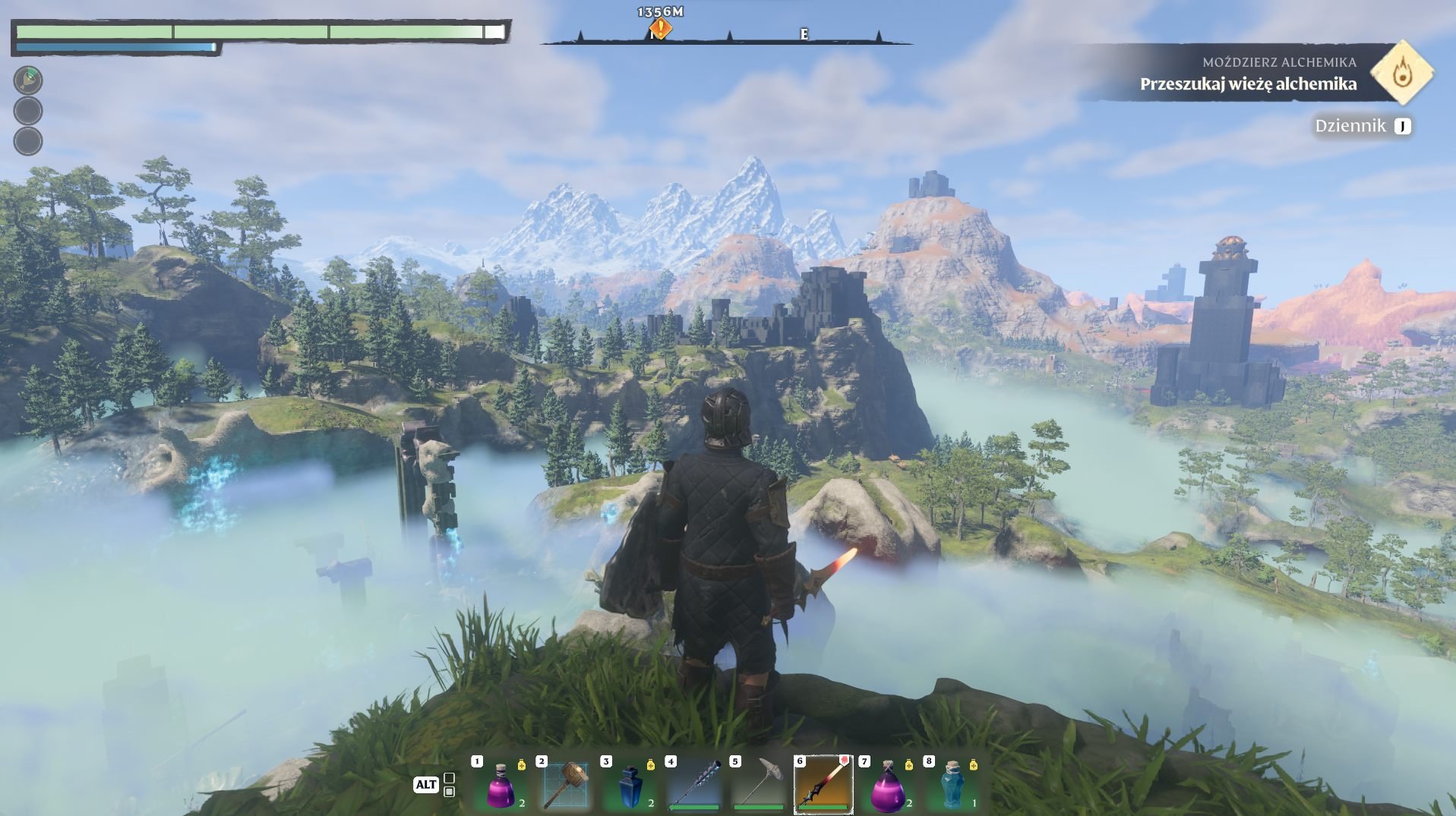
Task: Inspect the active food buff icon
Action: 28,80
